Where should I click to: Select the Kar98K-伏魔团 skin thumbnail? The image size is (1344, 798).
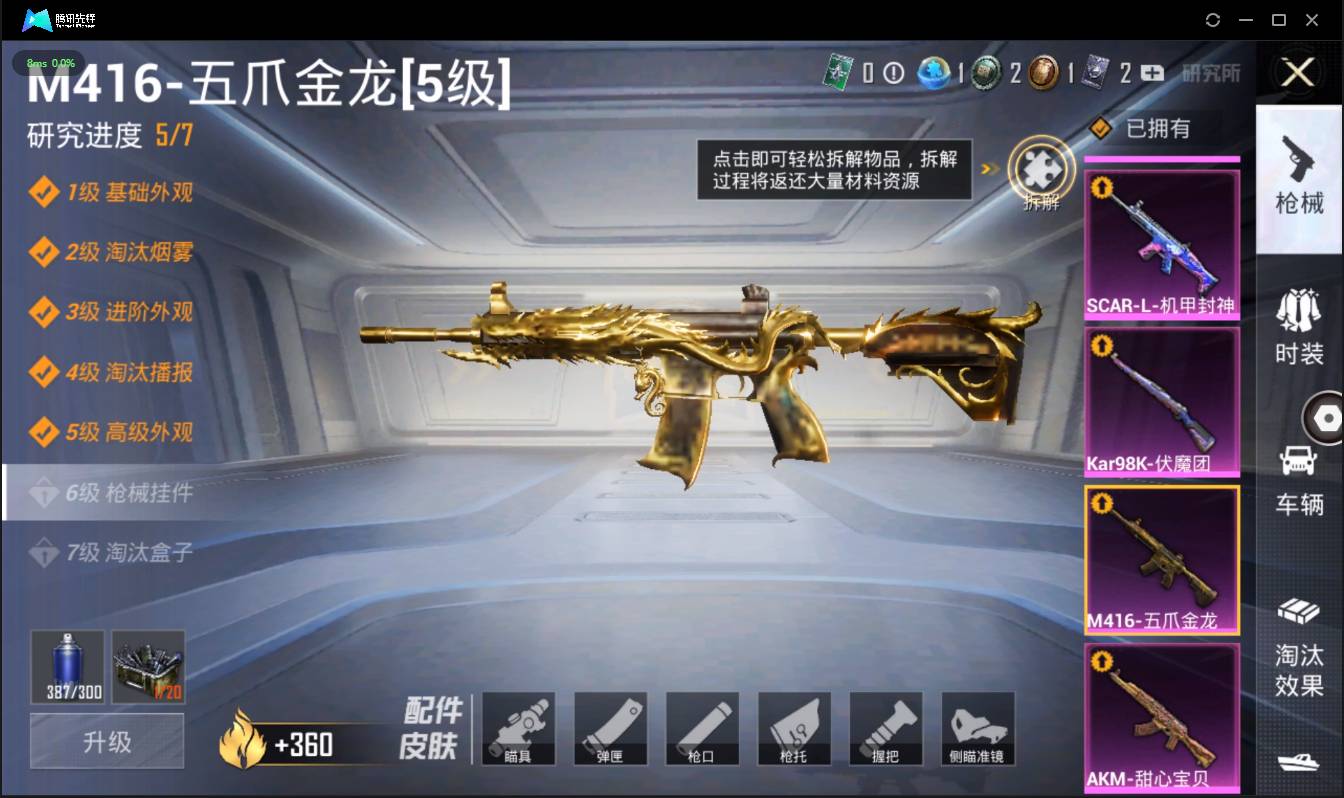click(x=1161, y=400)
